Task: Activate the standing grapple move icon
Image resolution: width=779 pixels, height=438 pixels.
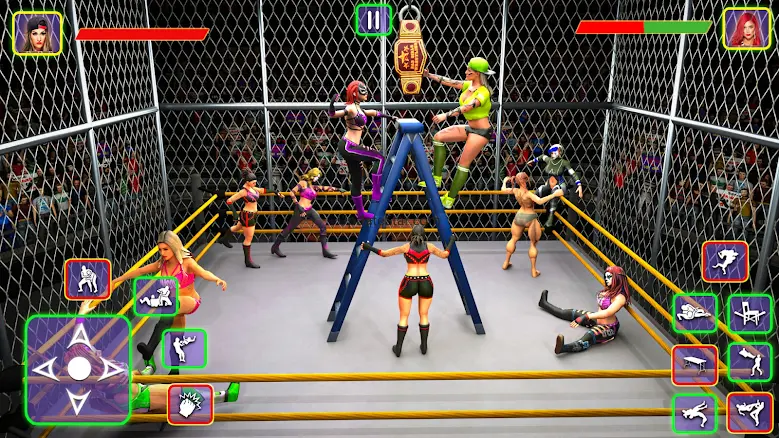Action: tap(87, 279)
